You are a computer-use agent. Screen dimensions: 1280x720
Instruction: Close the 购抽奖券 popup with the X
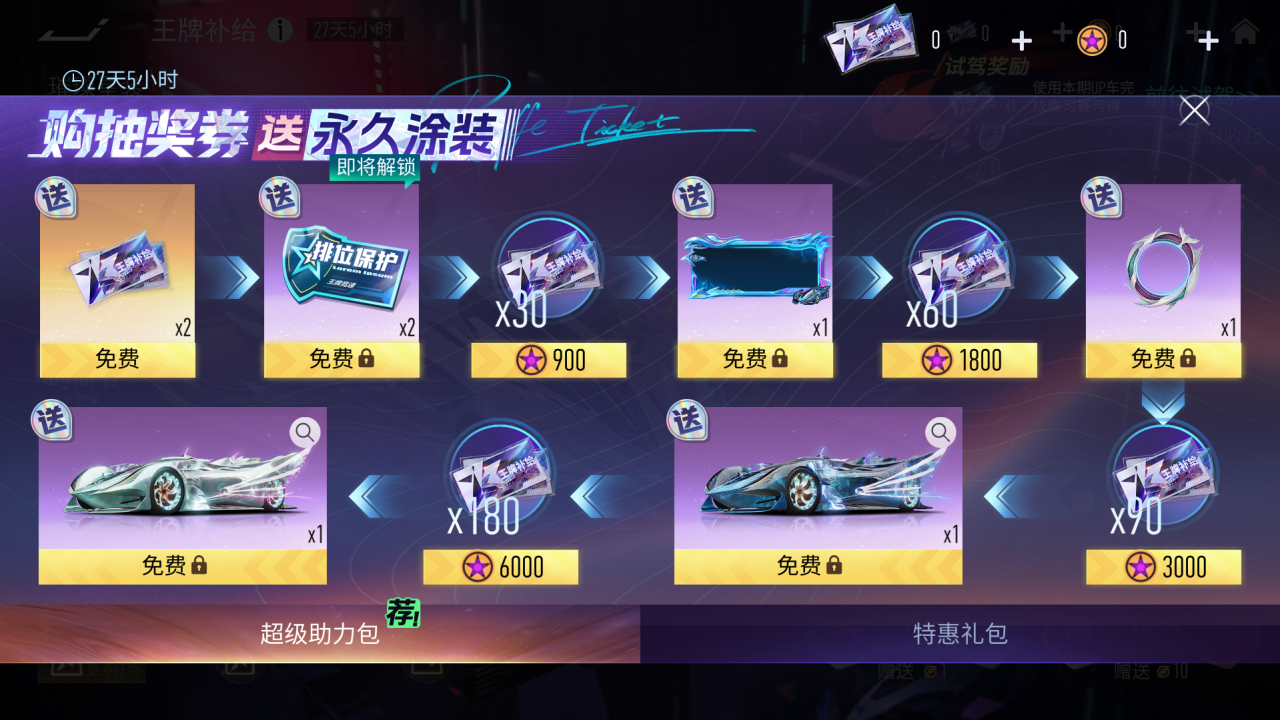pyautogui.click(x=1193, y=112)
